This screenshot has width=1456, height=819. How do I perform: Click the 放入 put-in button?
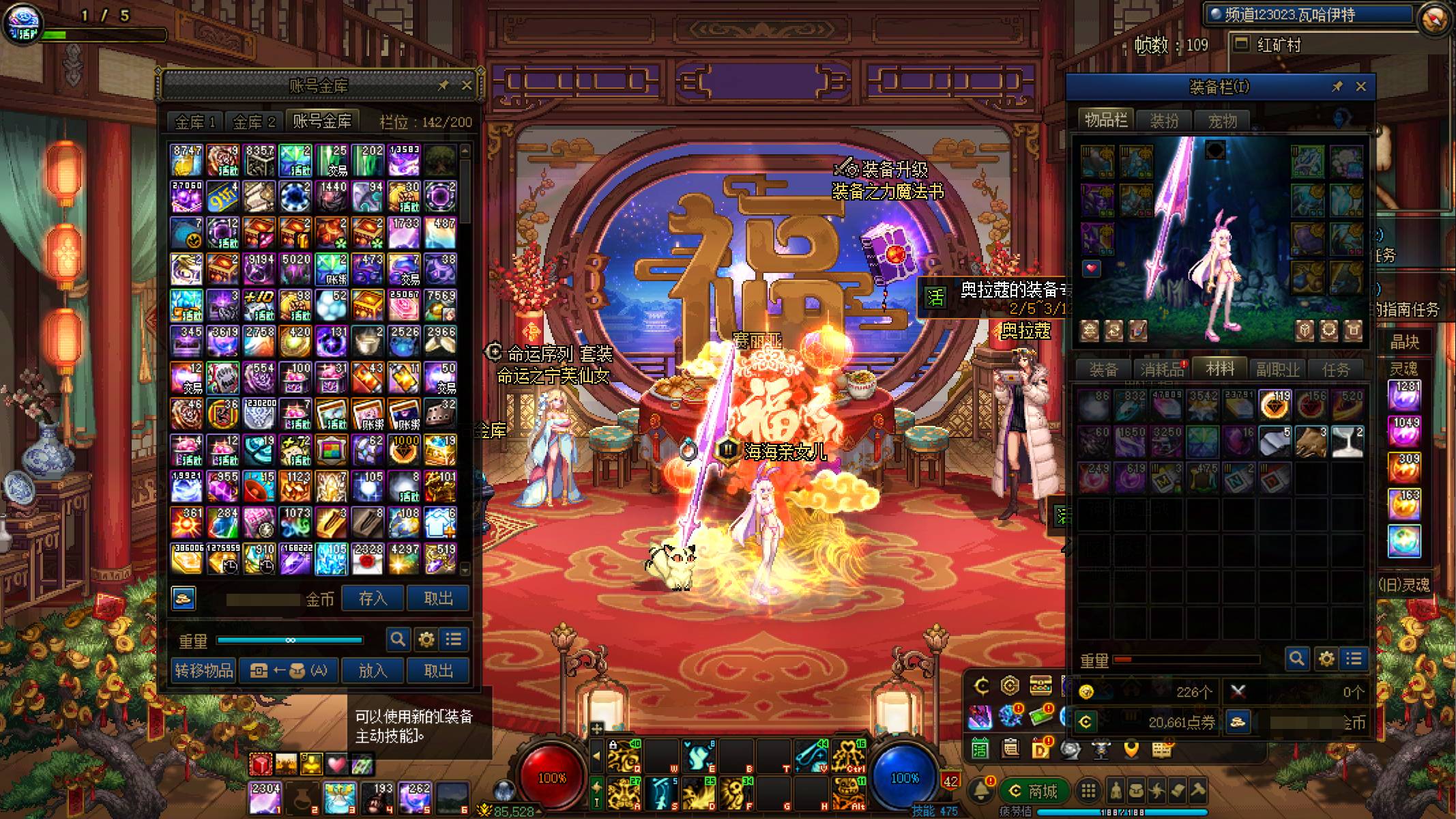(373, 670)
